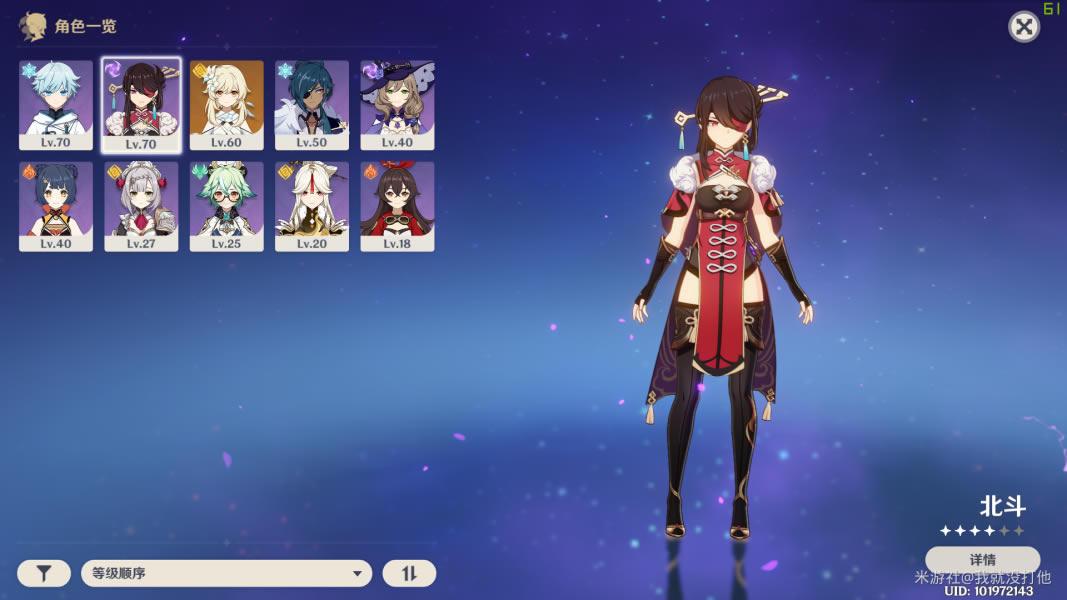Choose Lumine's Lv.60 character card

pos(227,104)
